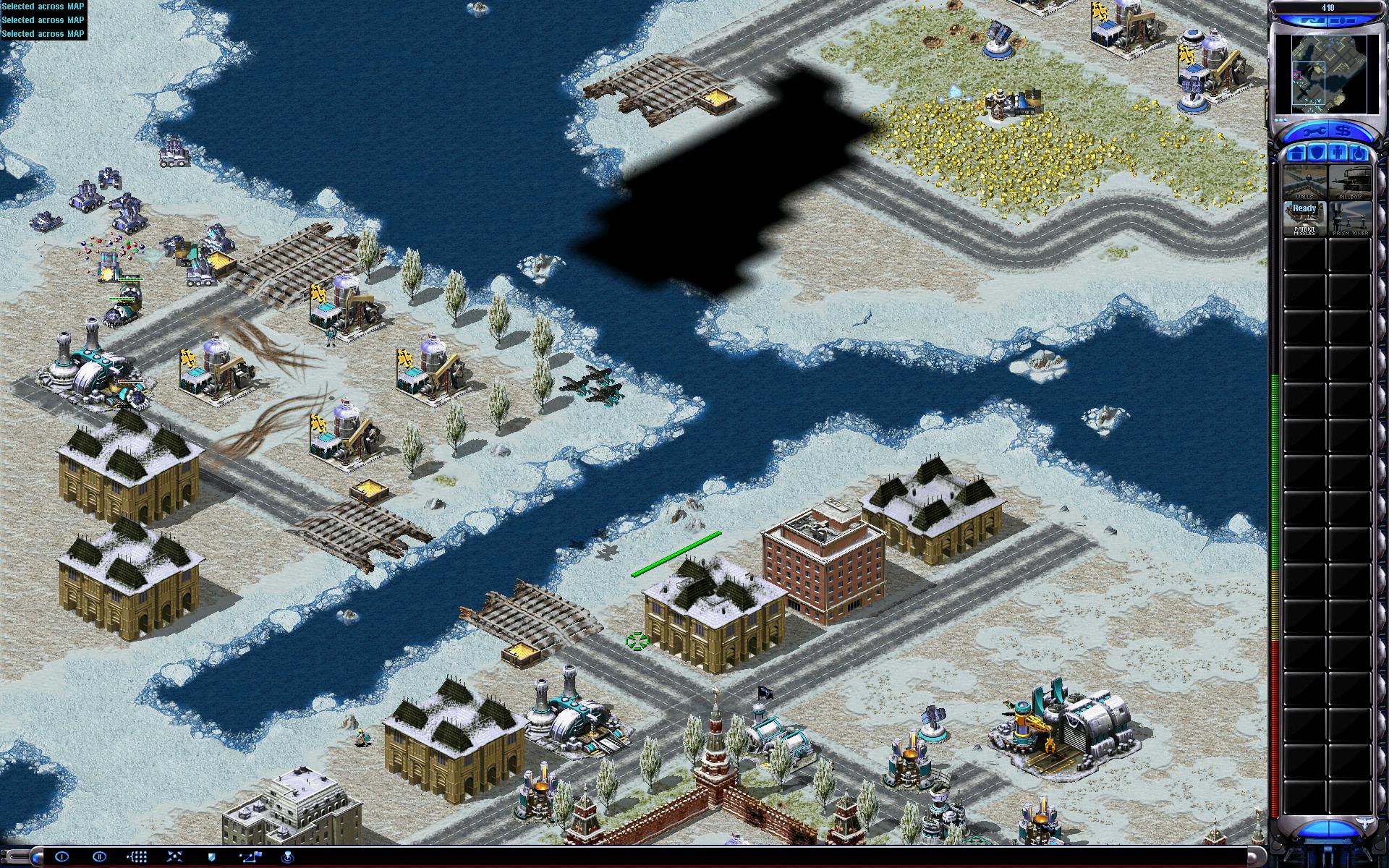The width and height of the screenshot is (1389, 868).
Task: Toggle the waypoint planning flag icon
Action: 250,856
